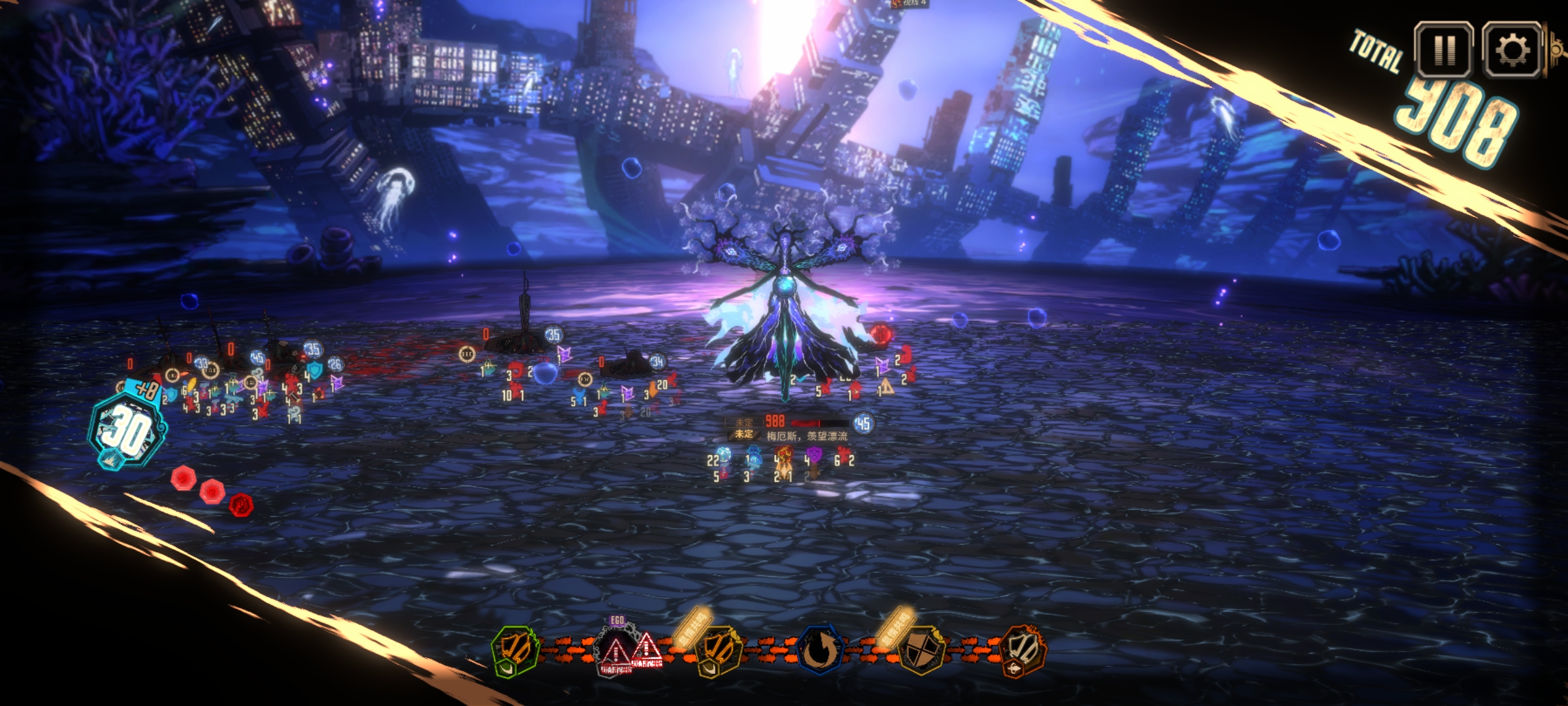The width and height of the screenshot is (1568, 706).
Task: Select the orange-framed skill icon in the chain
Action: tap(1023, 650)
